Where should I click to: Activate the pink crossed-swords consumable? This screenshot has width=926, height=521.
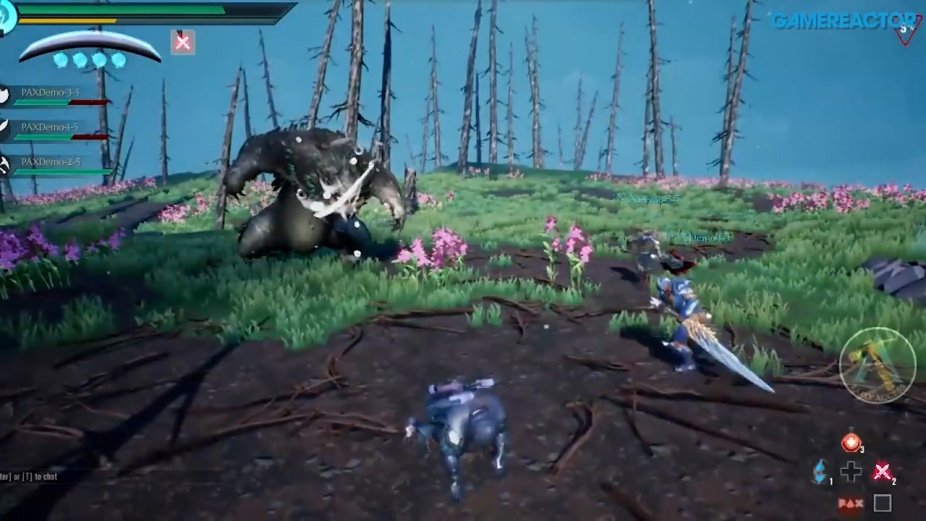point(882,472)
